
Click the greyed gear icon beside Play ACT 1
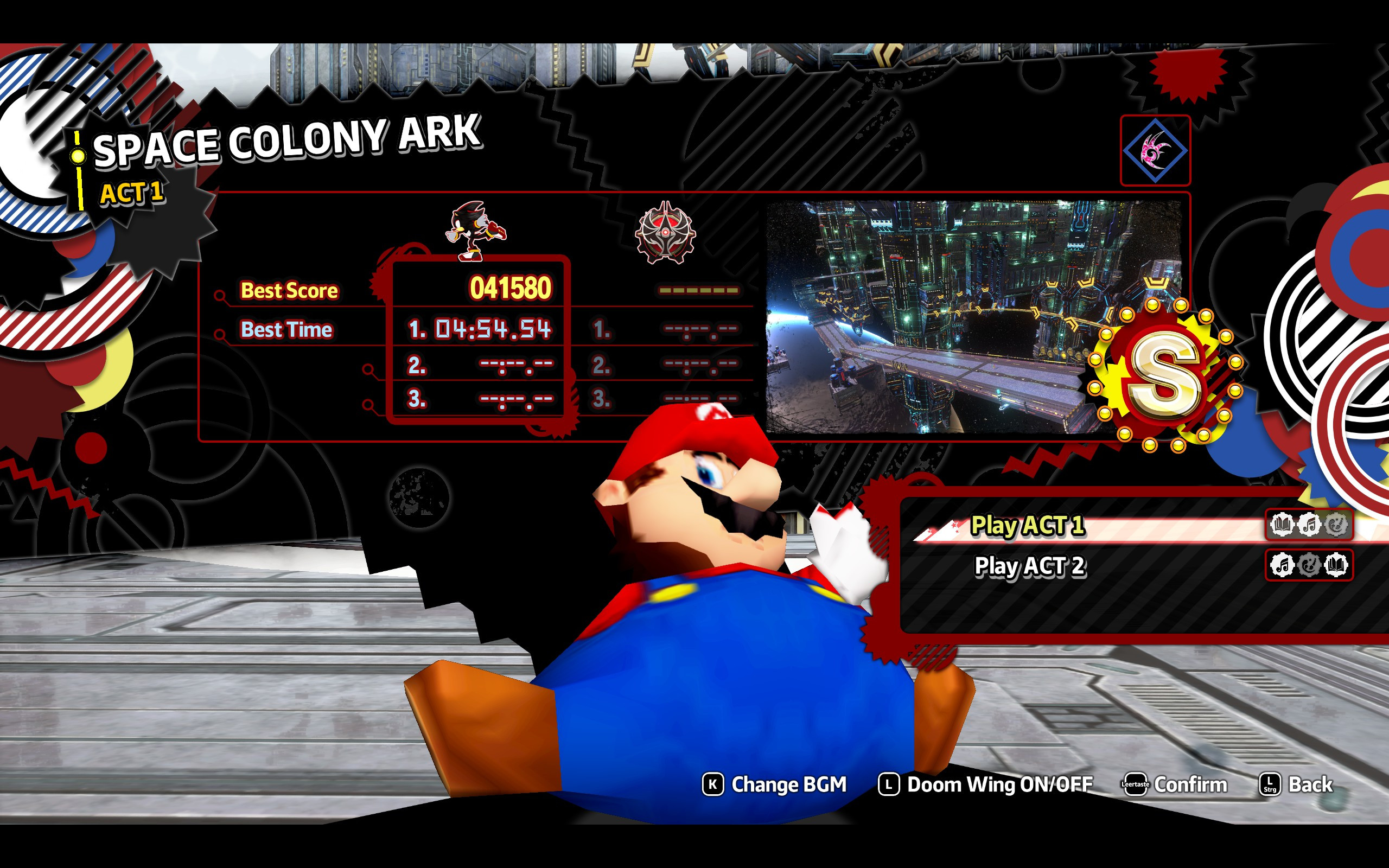1337,524
